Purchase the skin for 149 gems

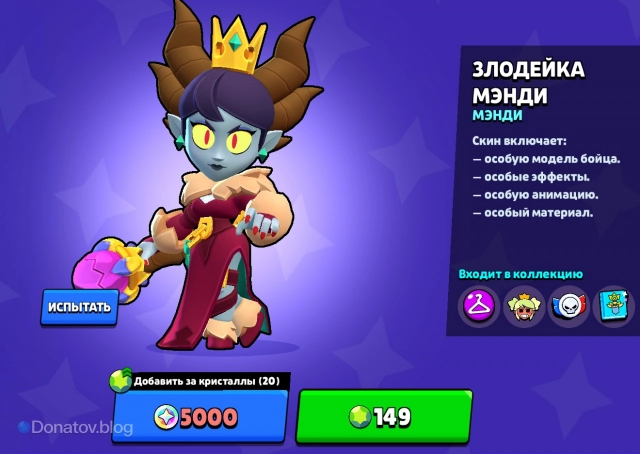click(384, 415)
